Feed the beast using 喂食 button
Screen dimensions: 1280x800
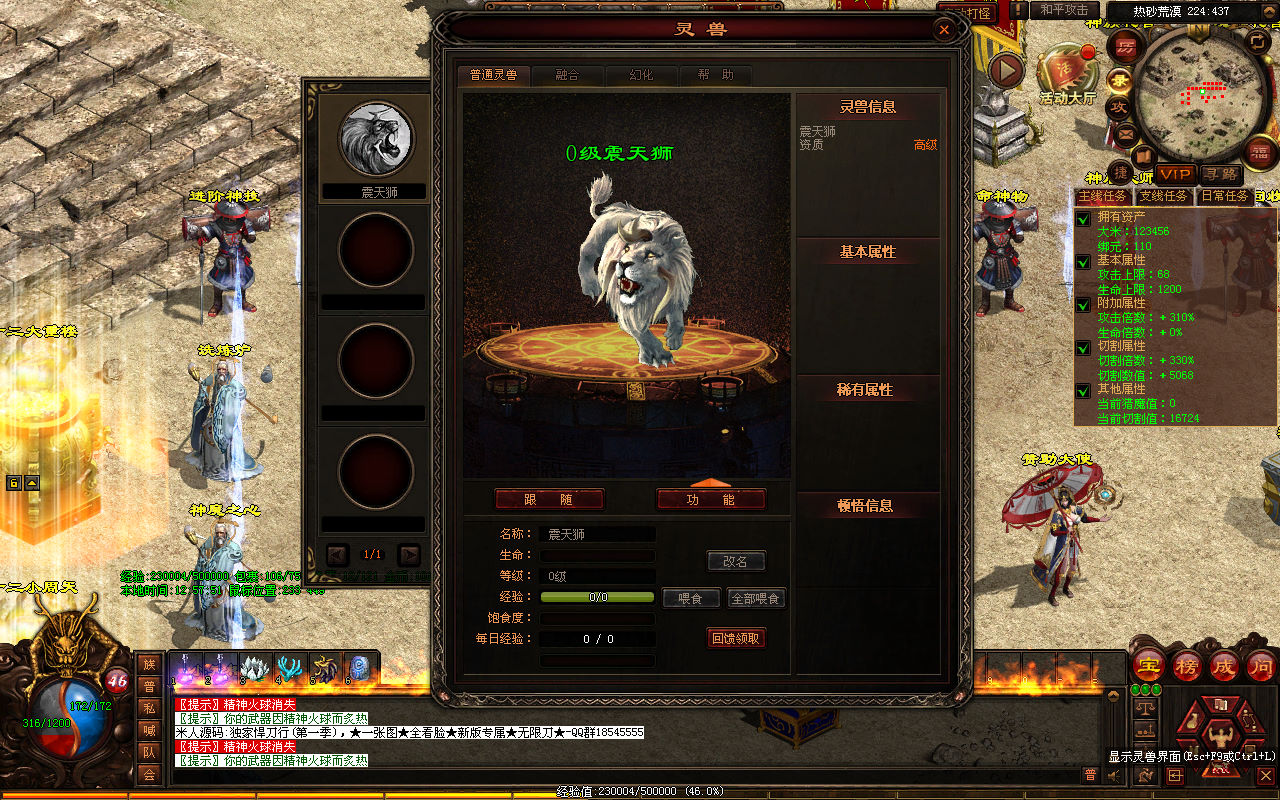(x=691, y=598)
